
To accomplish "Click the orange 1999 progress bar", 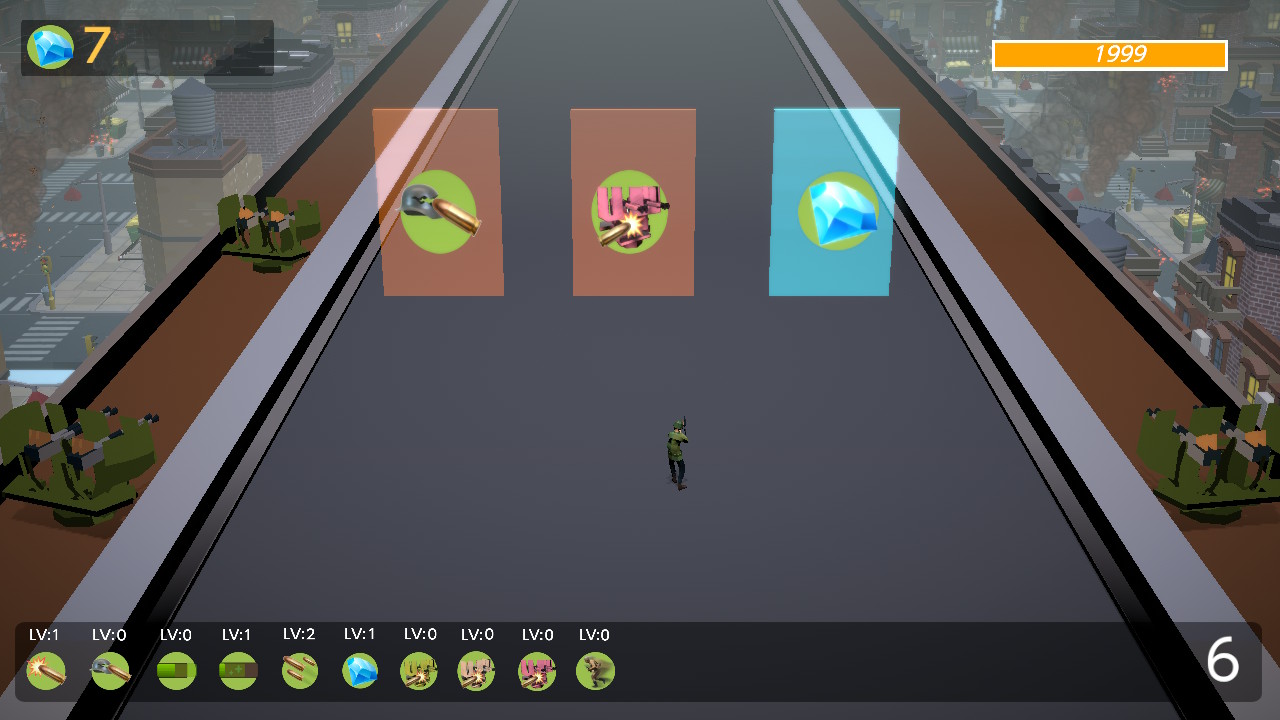I will pos(1108,56).
